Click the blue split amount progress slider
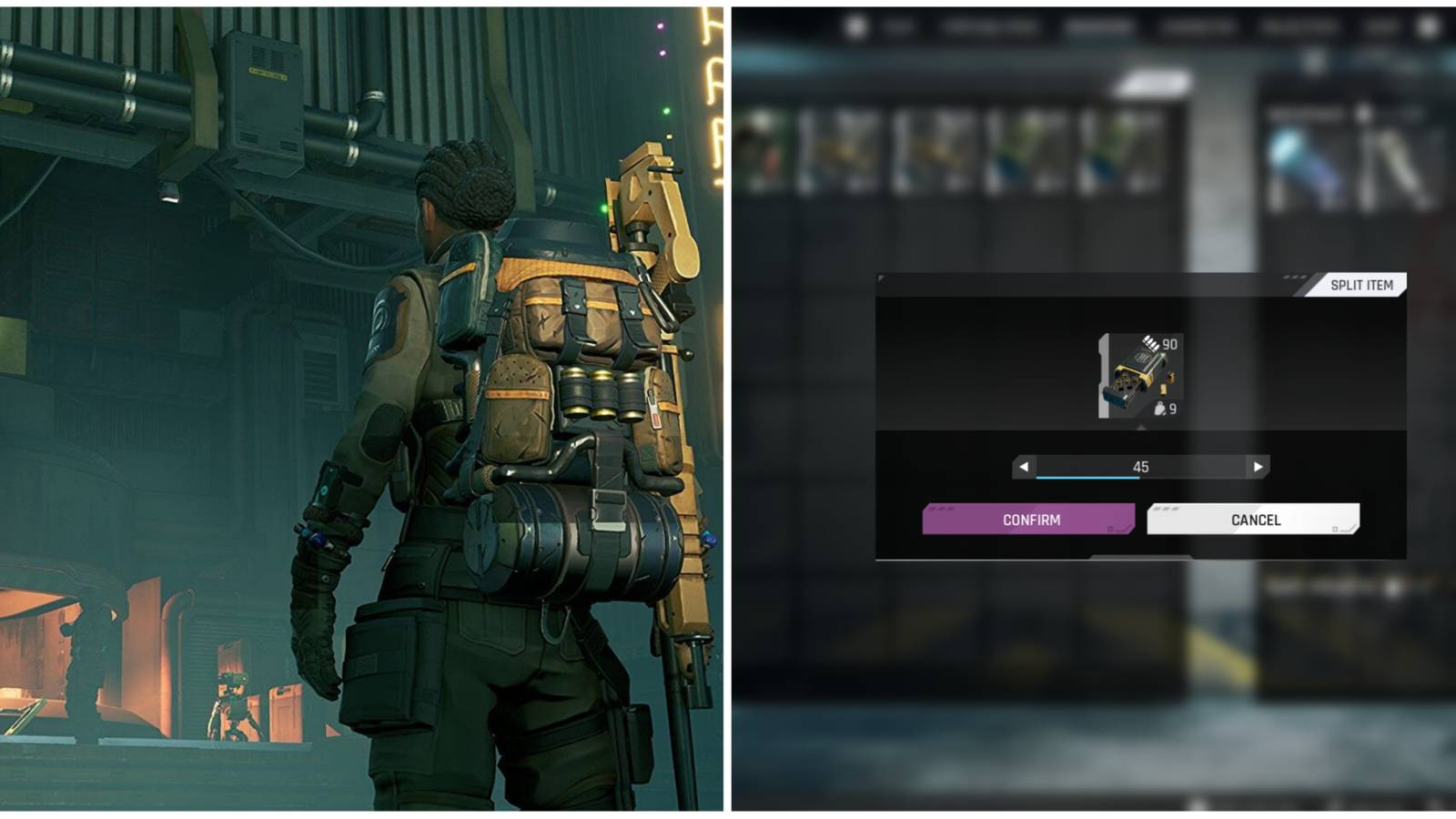Viewport: 1456px width, 819px height. coord(1087,480)
